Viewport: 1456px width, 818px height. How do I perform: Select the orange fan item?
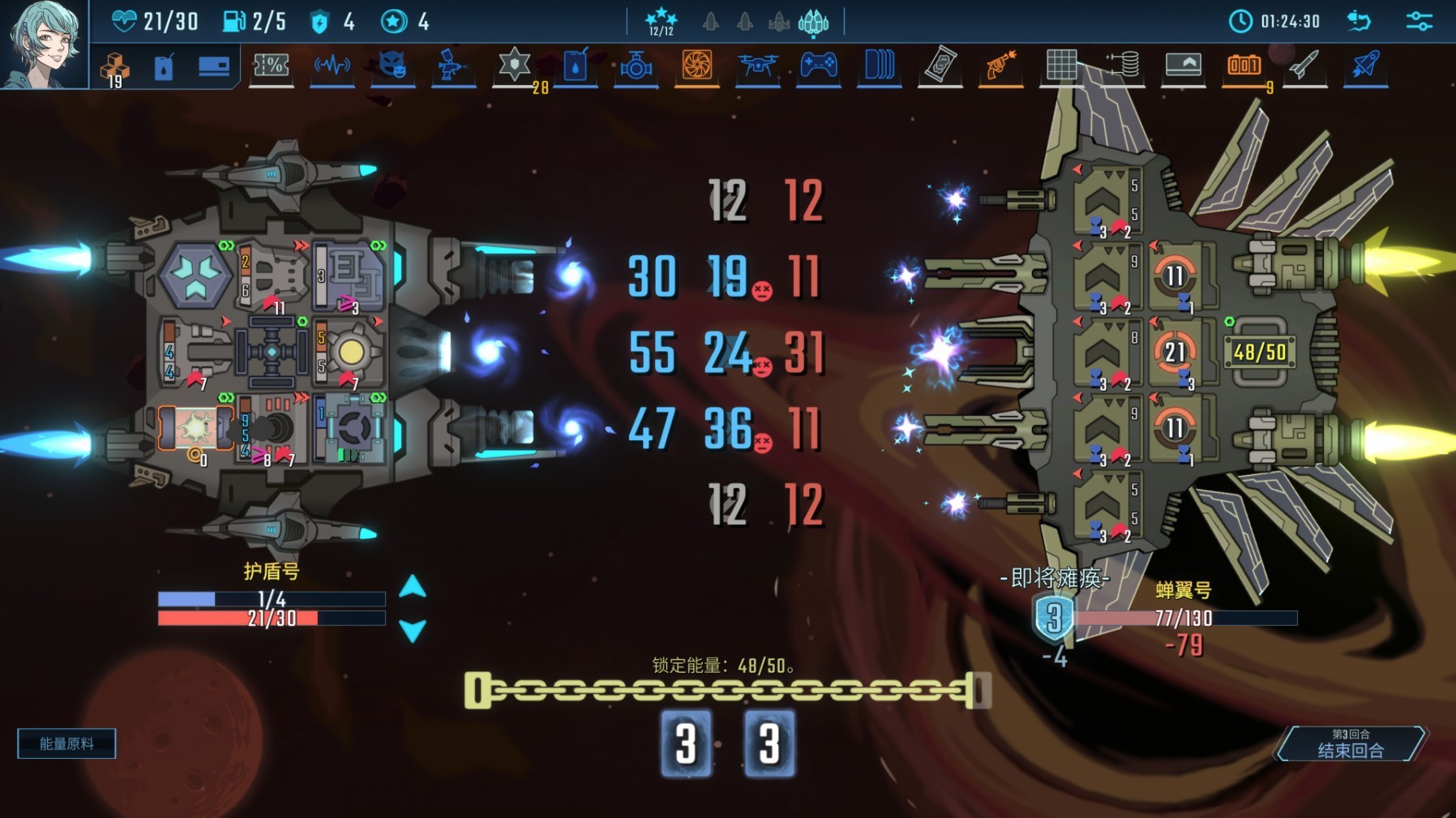point(696,66)
